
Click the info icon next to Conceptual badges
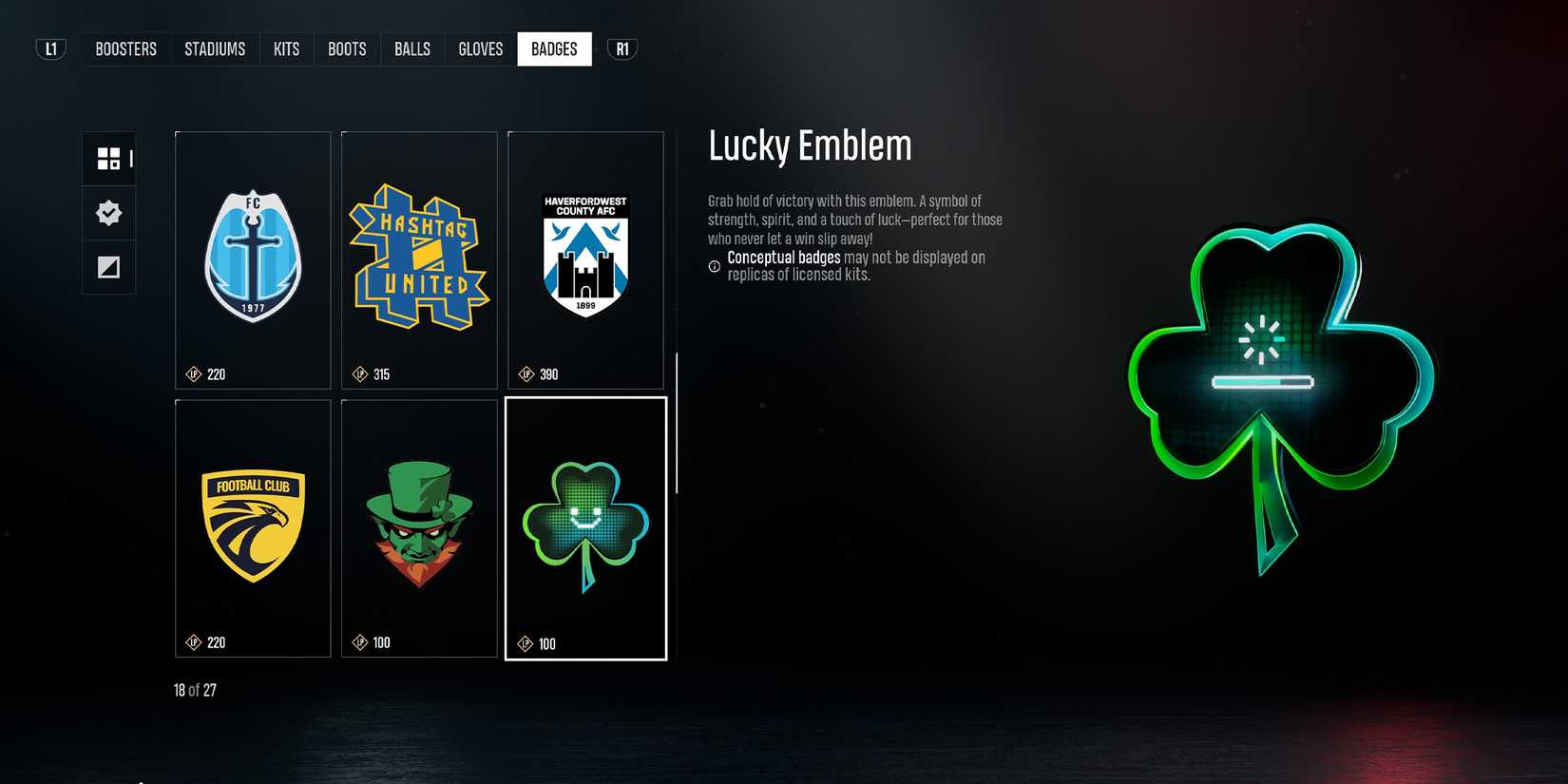pyautogui.click(x=714, y=266)
